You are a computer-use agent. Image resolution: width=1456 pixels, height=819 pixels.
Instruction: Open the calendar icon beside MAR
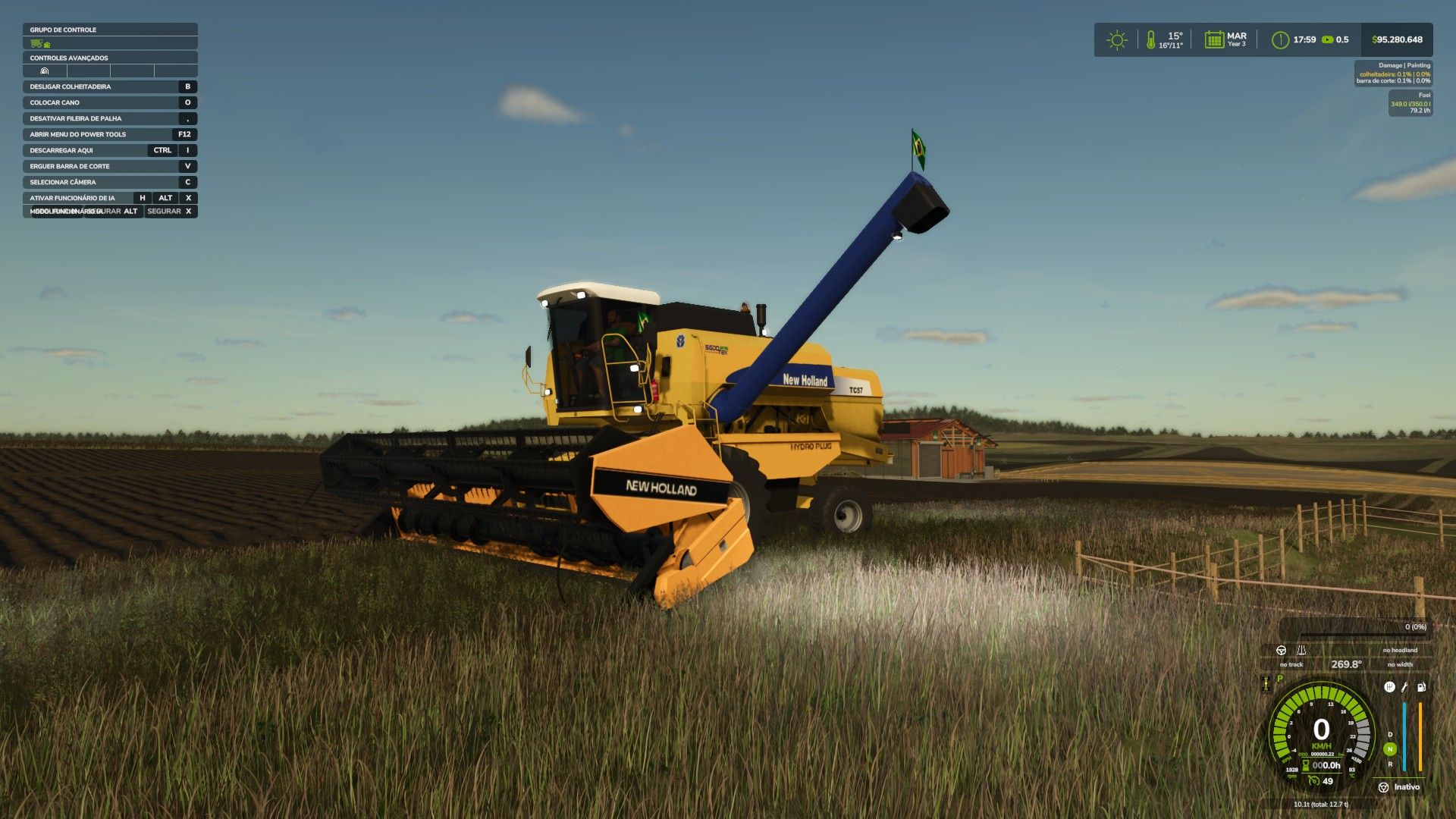tap(1214, 39)
